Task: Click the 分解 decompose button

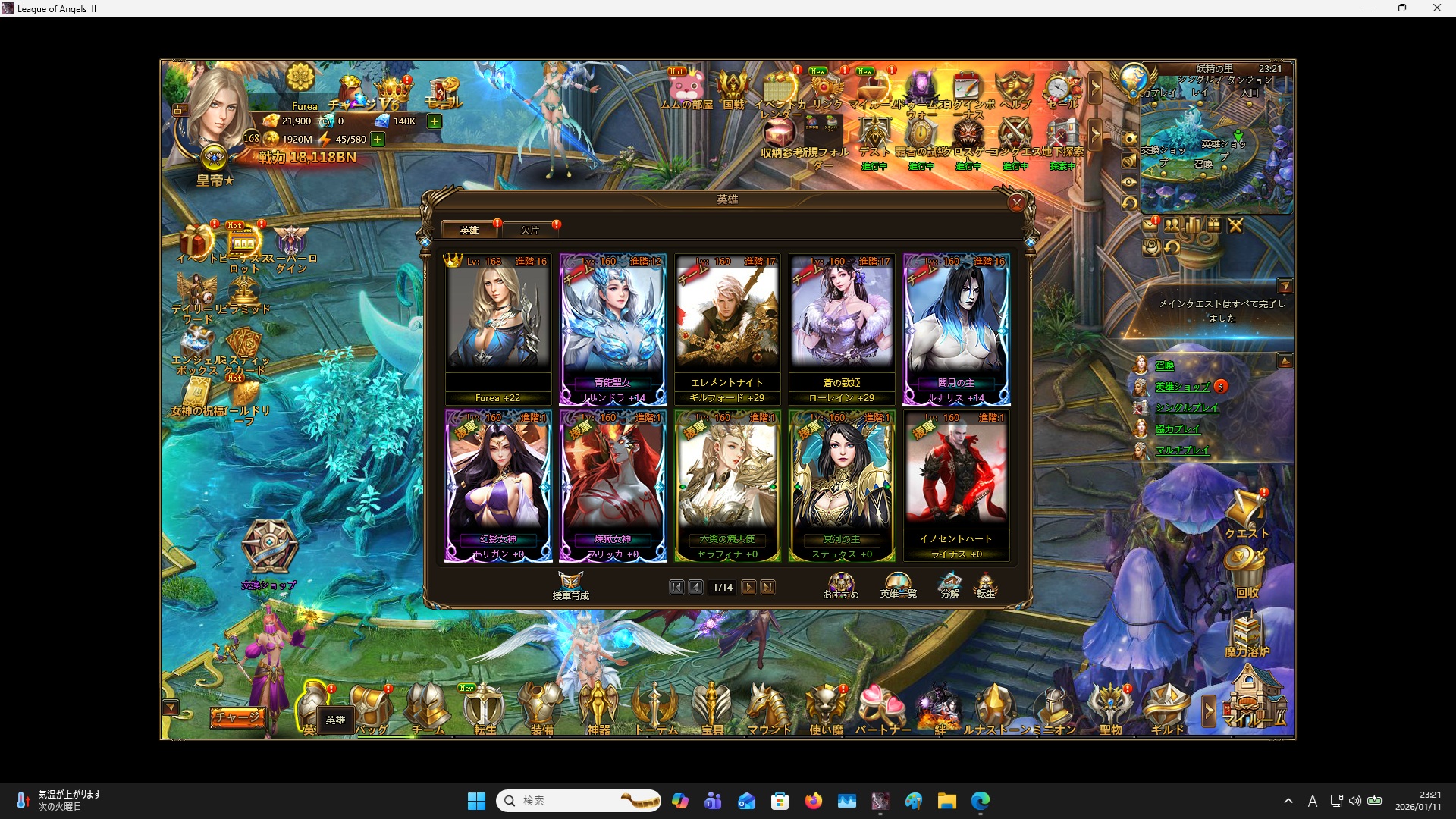Action: (950, 585)
